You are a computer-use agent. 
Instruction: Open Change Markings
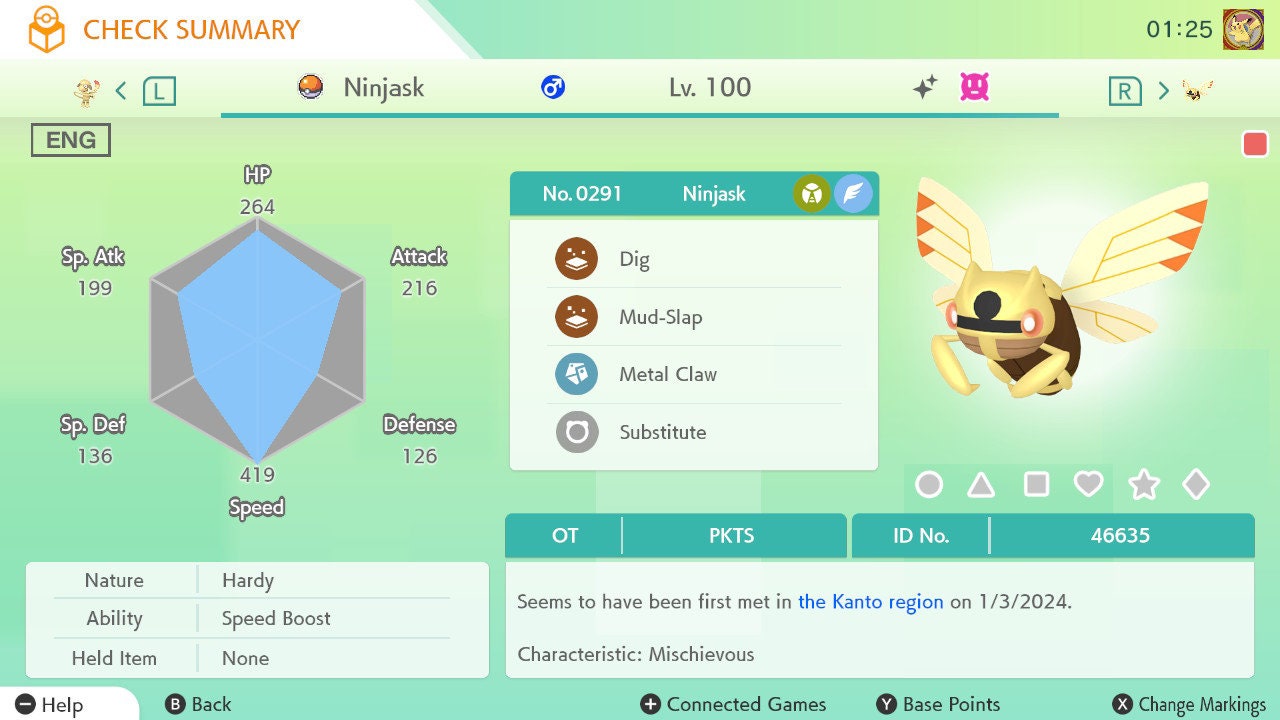tap(1189, 705)
